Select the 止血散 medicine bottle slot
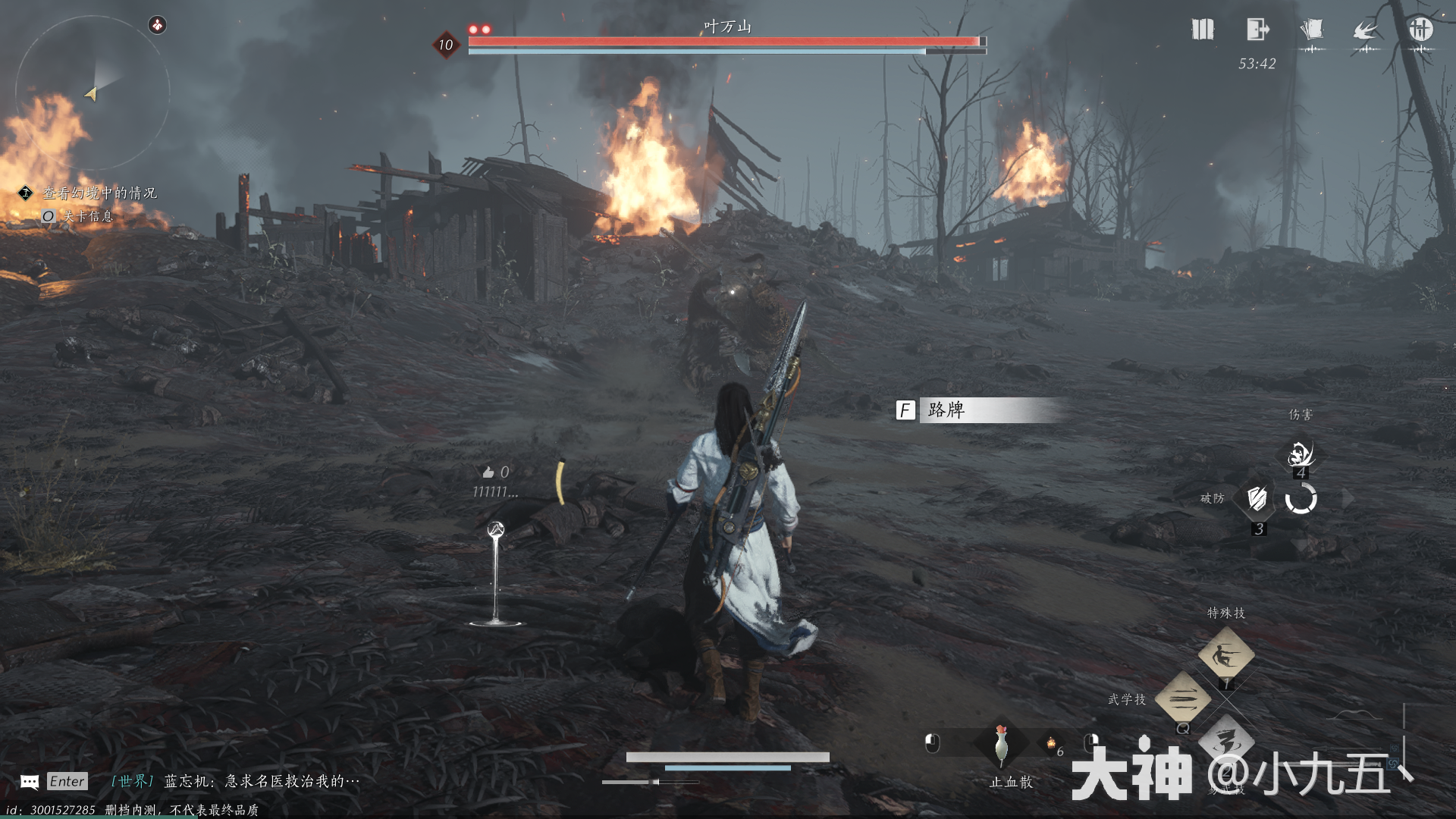1456x819 pixels. click(1001, 745)
